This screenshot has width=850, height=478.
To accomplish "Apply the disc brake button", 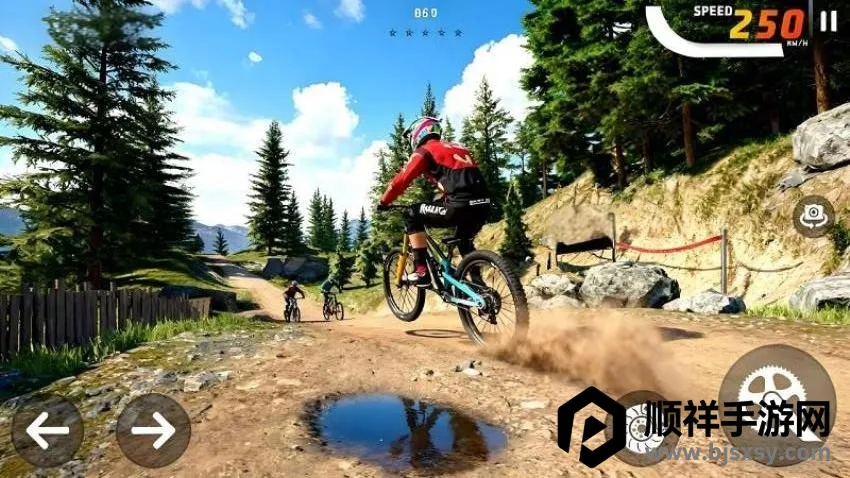I will tap(642, 428).
